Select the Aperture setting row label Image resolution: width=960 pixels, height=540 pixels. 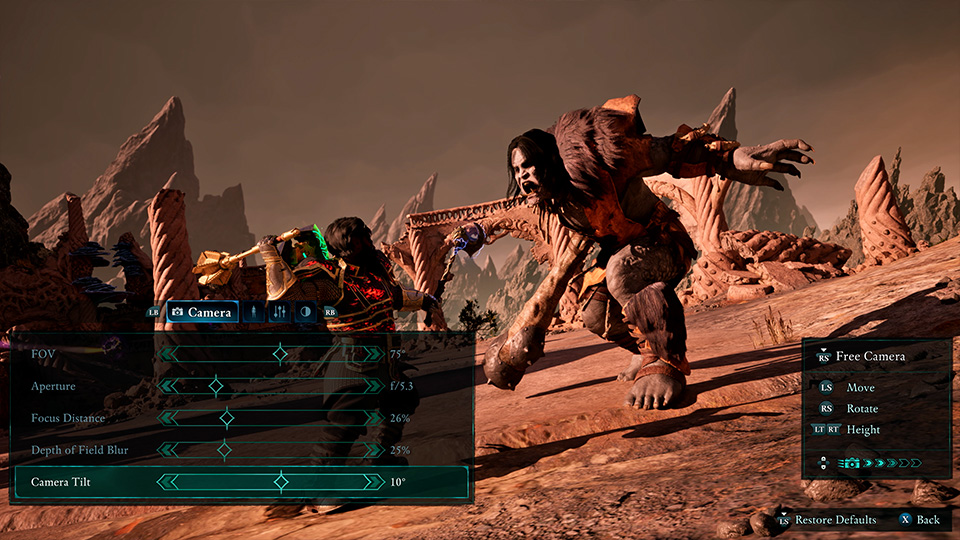[53, 386]
